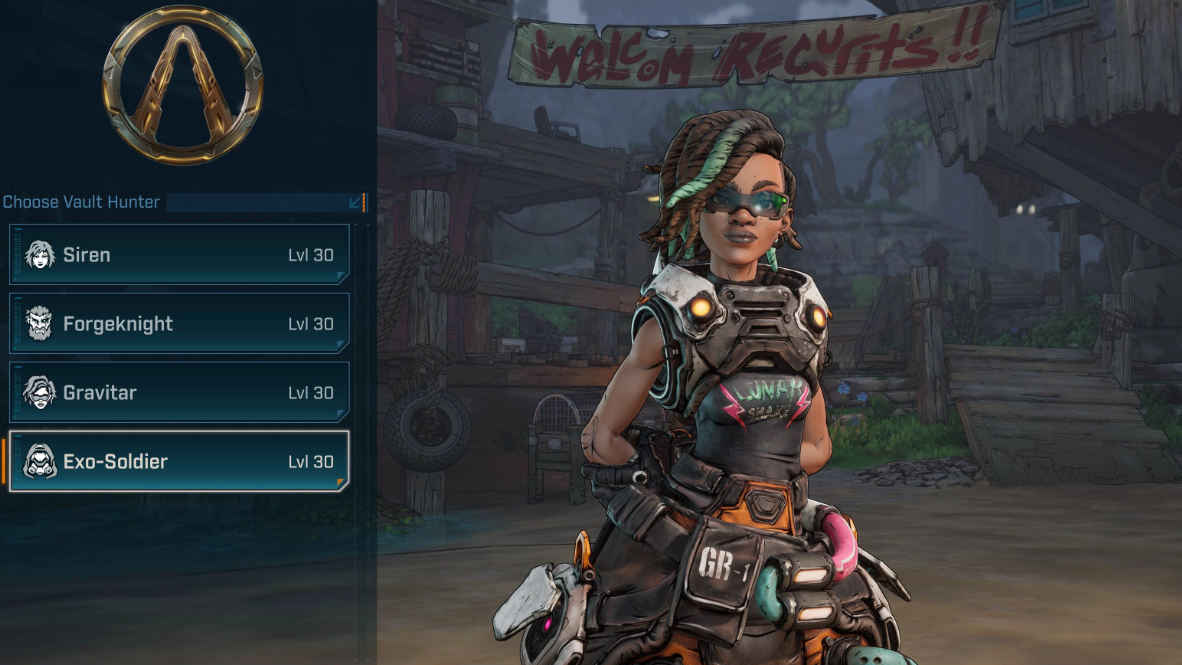Select the Siren vault hunter
This screenshot has height=665, width=1182.
[x=180, y=255]
